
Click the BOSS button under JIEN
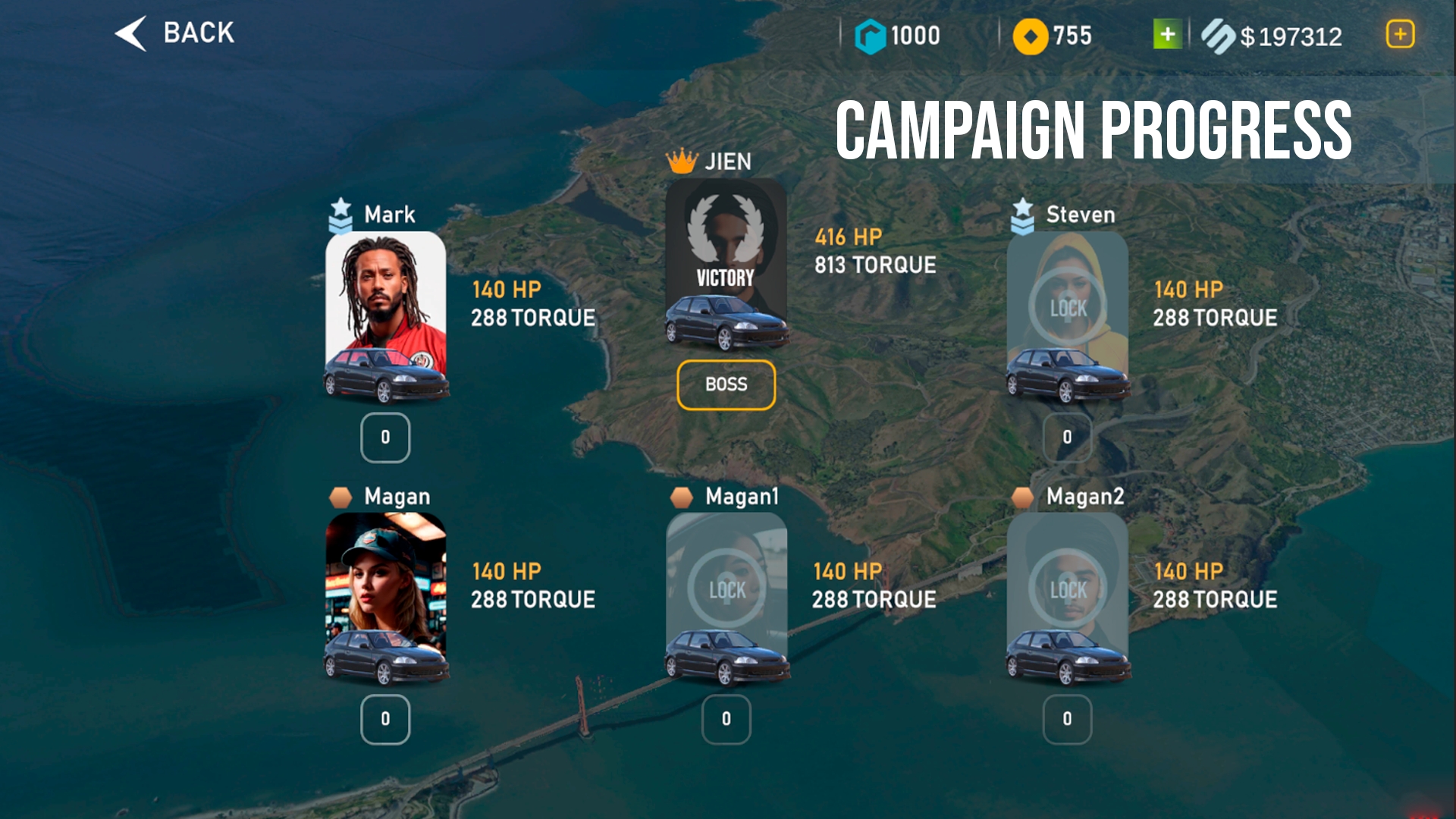[726, 384]
